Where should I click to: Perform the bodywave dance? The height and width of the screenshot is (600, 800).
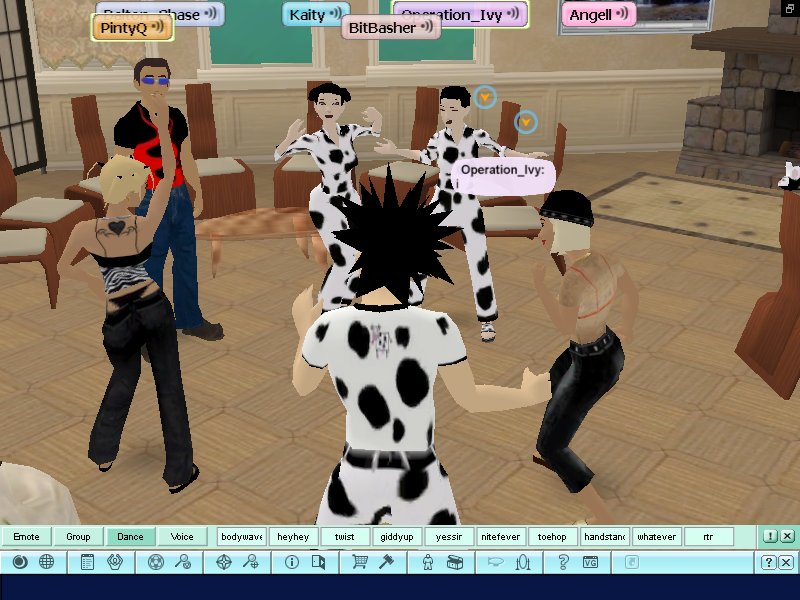pos(242,537)
